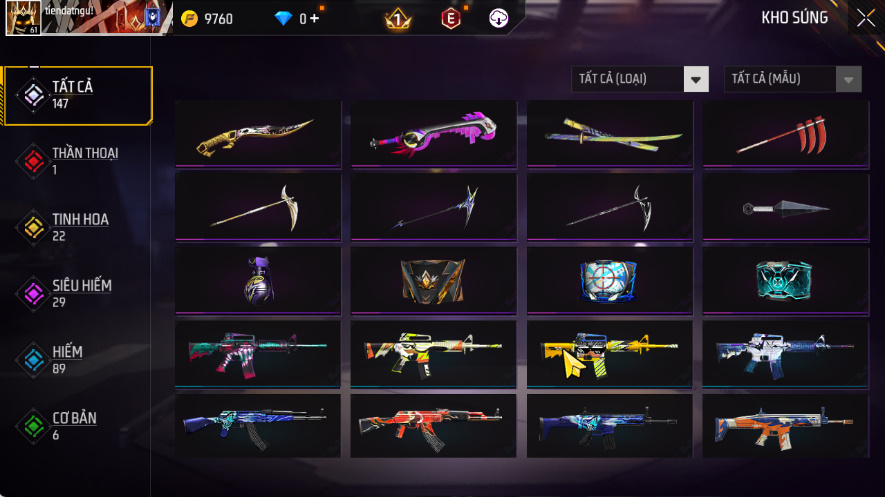Expand the Tất Cả (Mẫu) dropdown
Screen dimensions: 885x497
(792, 79)
